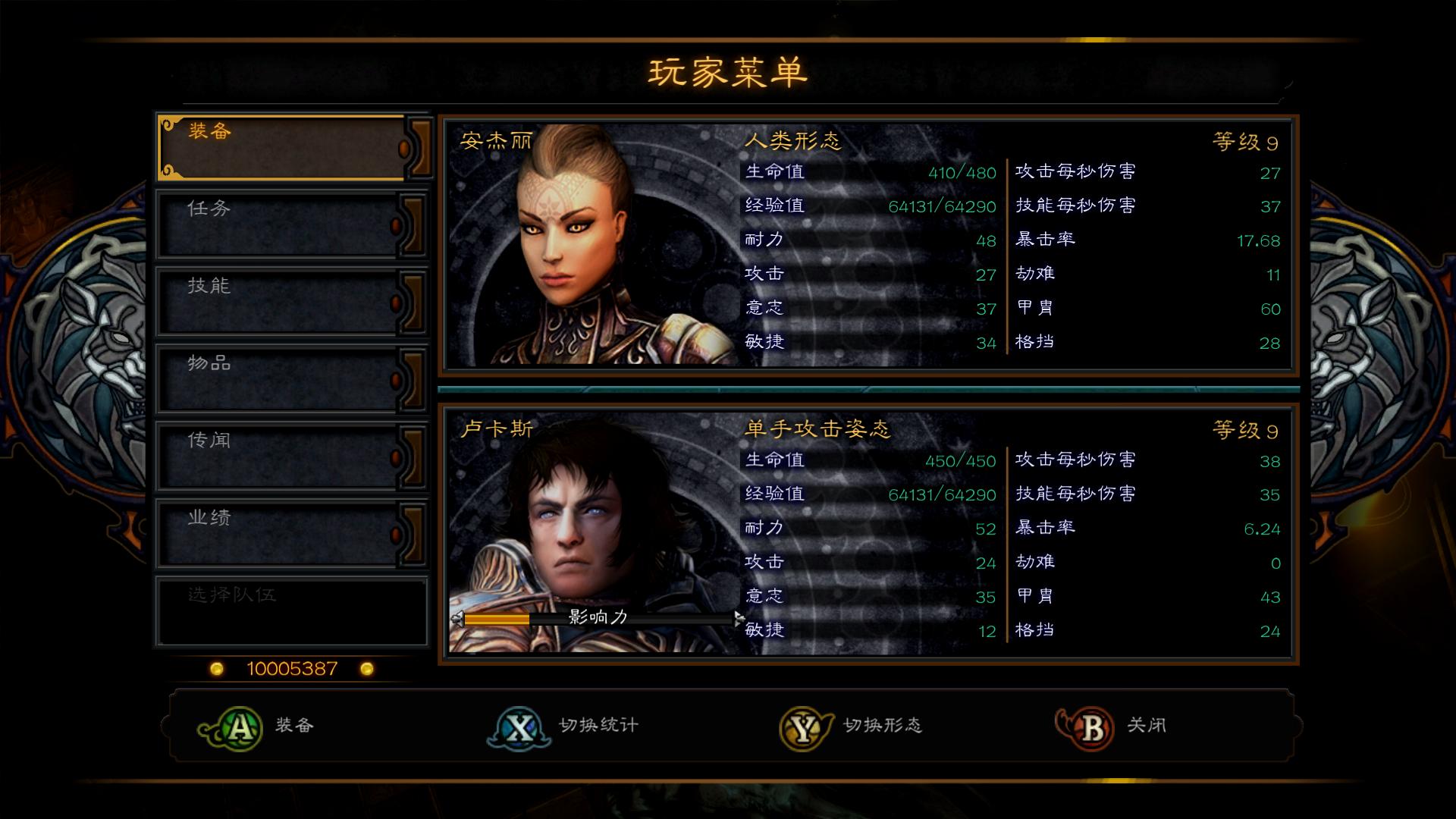Click the coin icon left of the gold amount

tap(216, 668)
